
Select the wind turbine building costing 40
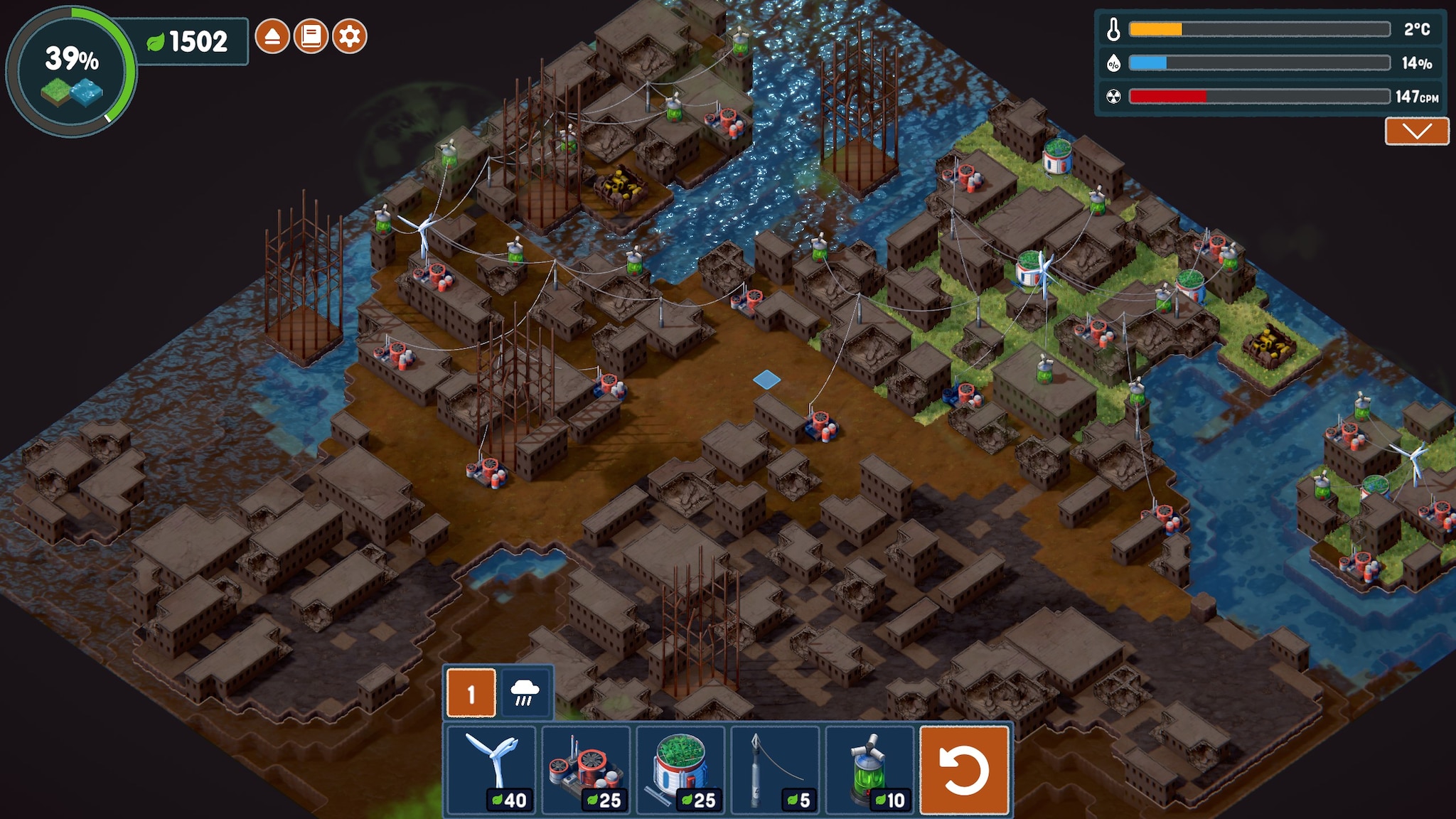pyautogui.click(x=491, y=769)
